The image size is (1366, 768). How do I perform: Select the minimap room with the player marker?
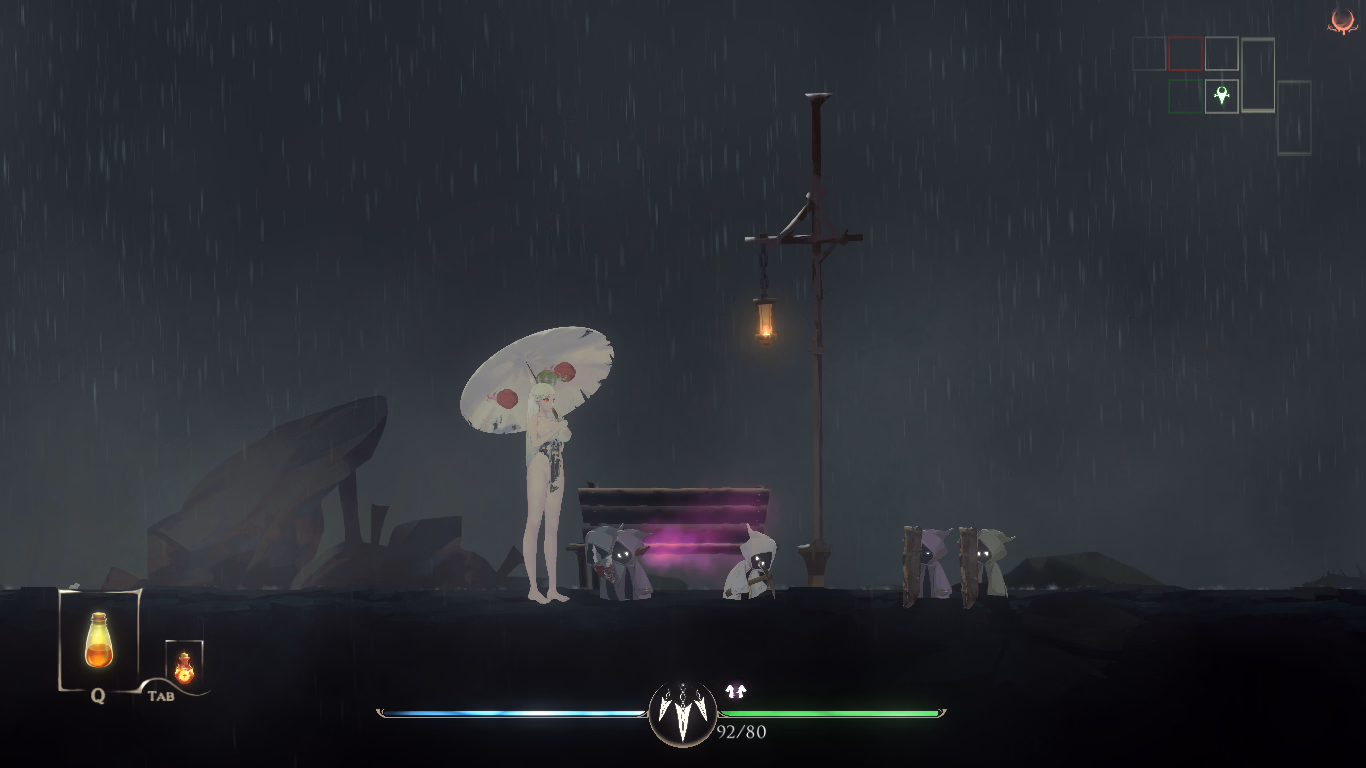[1221, 96]
